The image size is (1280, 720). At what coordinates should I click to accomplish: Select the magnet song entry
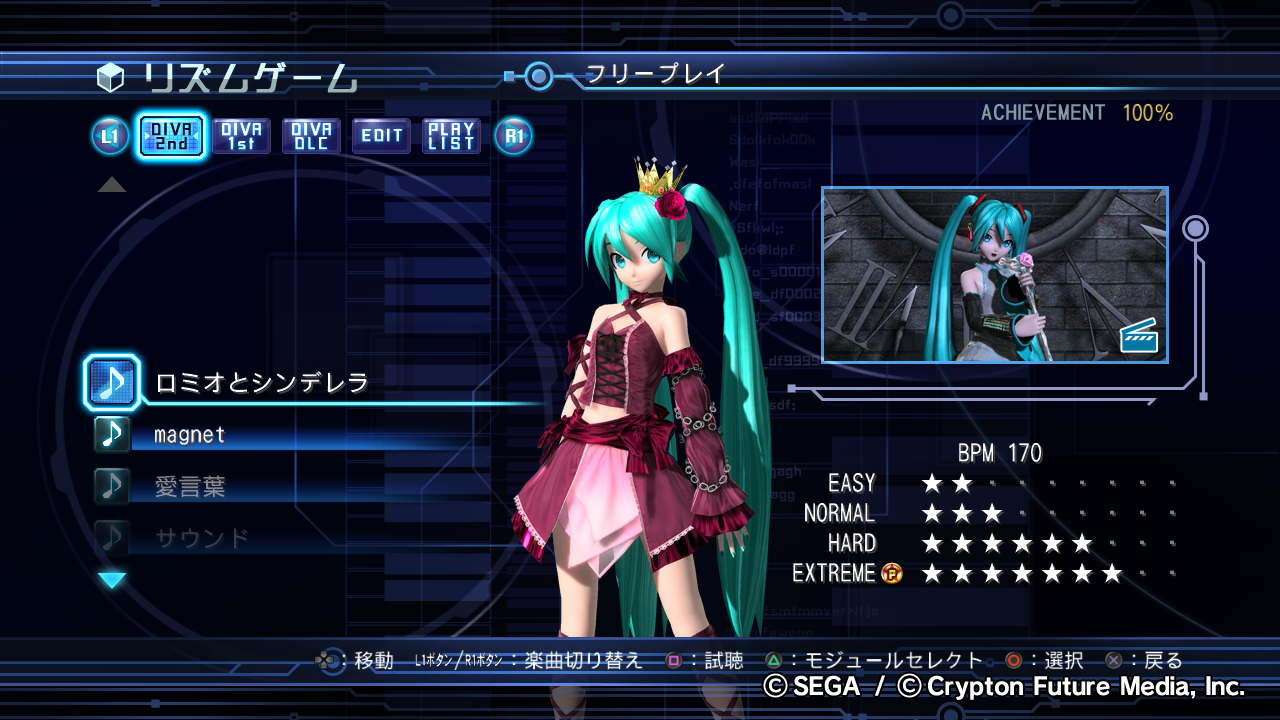[190, 435]
